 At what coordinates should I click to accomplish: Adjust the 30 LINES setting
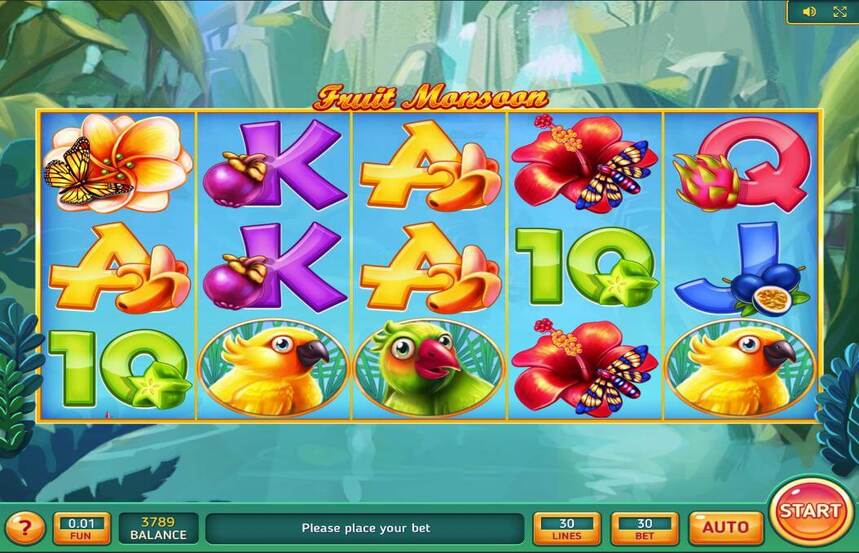(567, 527)
